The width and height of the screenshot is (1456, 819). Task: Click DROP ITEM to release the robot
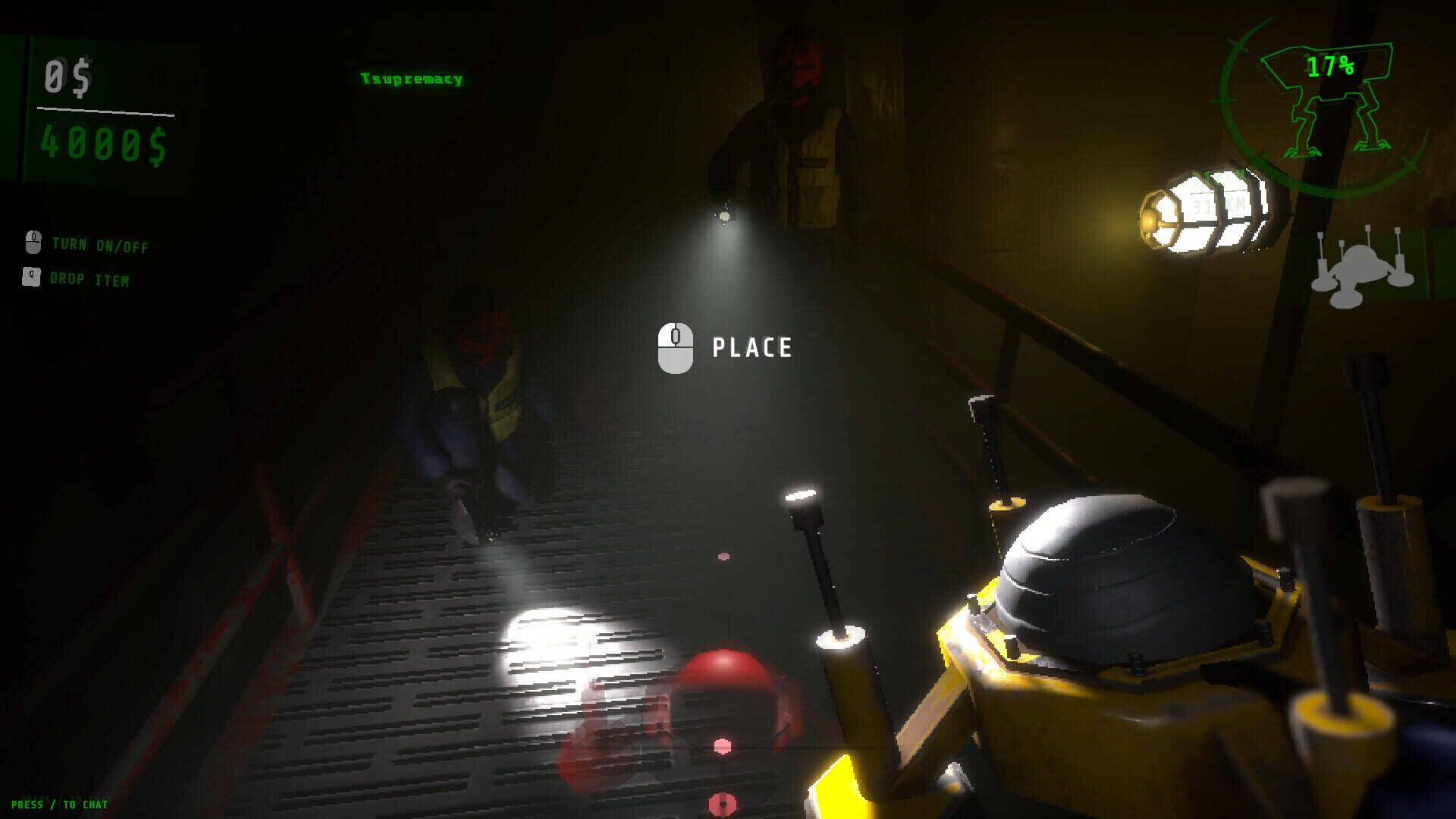point(91,279)
